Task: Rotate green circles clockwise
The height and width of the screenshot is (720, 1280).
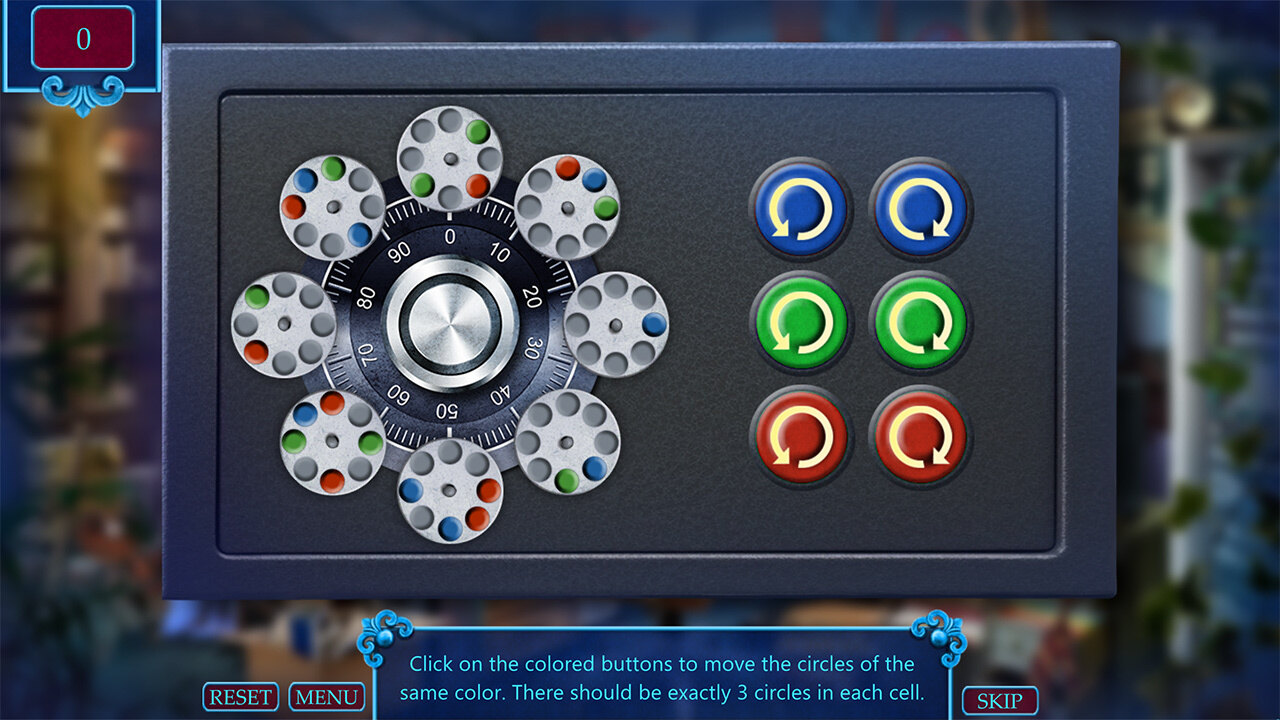Action: pos(920,323)
